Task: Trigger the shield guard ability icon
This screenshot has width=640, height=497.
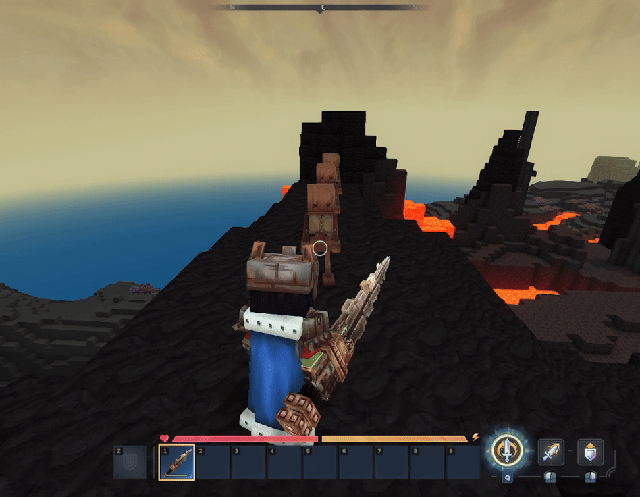Action: click(590, 453)
